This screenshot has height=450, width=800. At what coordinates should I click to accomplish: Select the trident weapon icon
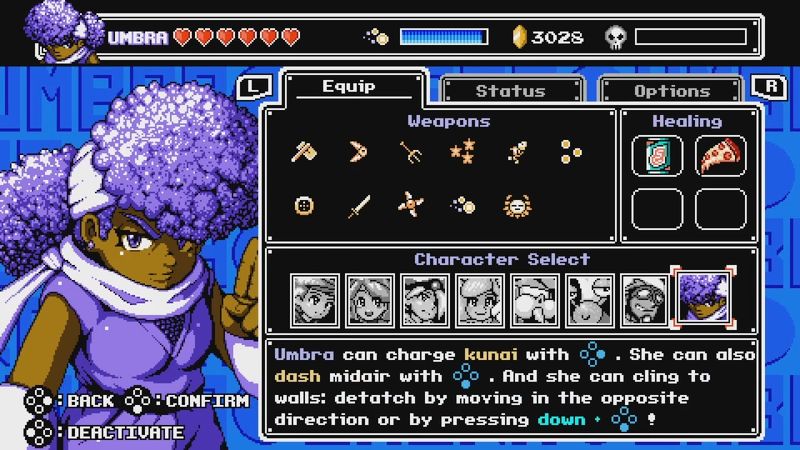pos(410,152)
